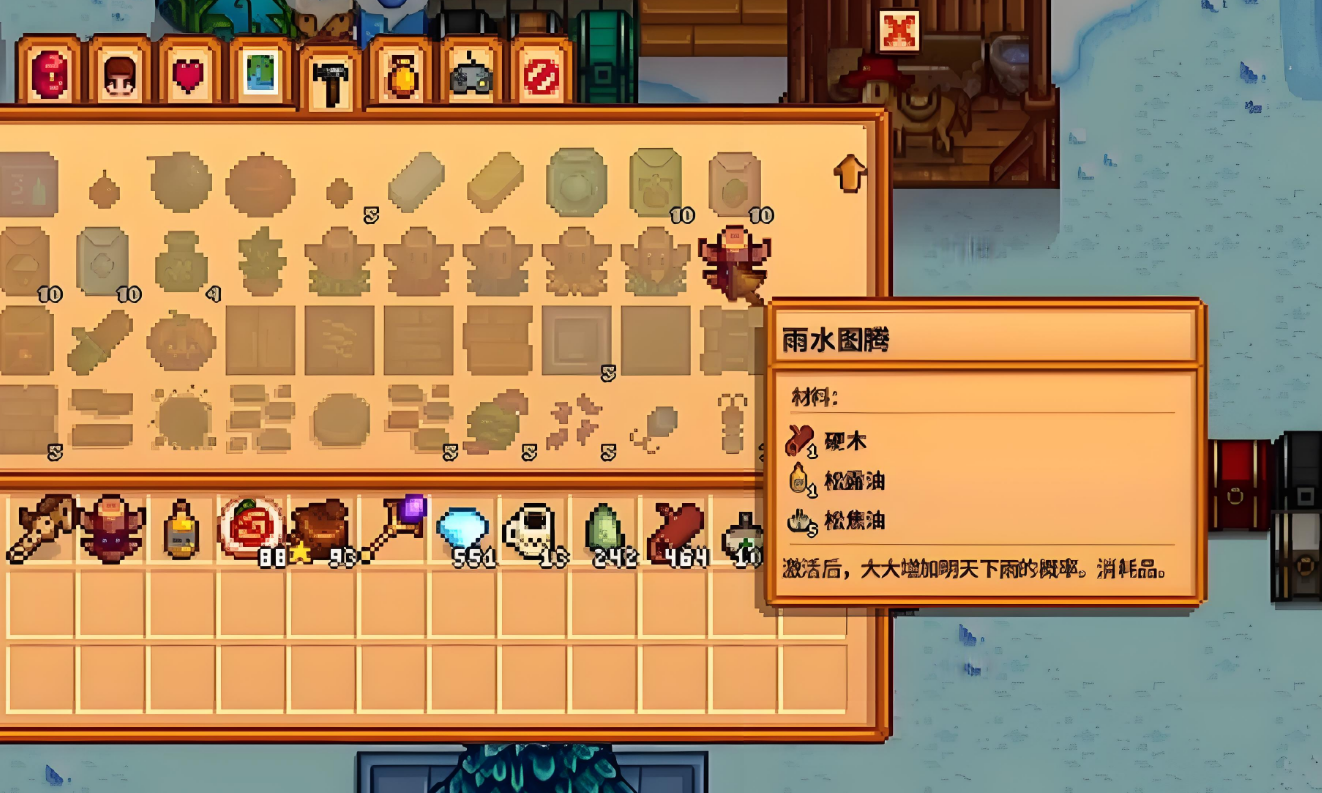The height and width of the screenshot is (793, 1322).
Task: Pick the Rain Totem in the inventory
Action: pyautogui.click(x=112, y=528)
